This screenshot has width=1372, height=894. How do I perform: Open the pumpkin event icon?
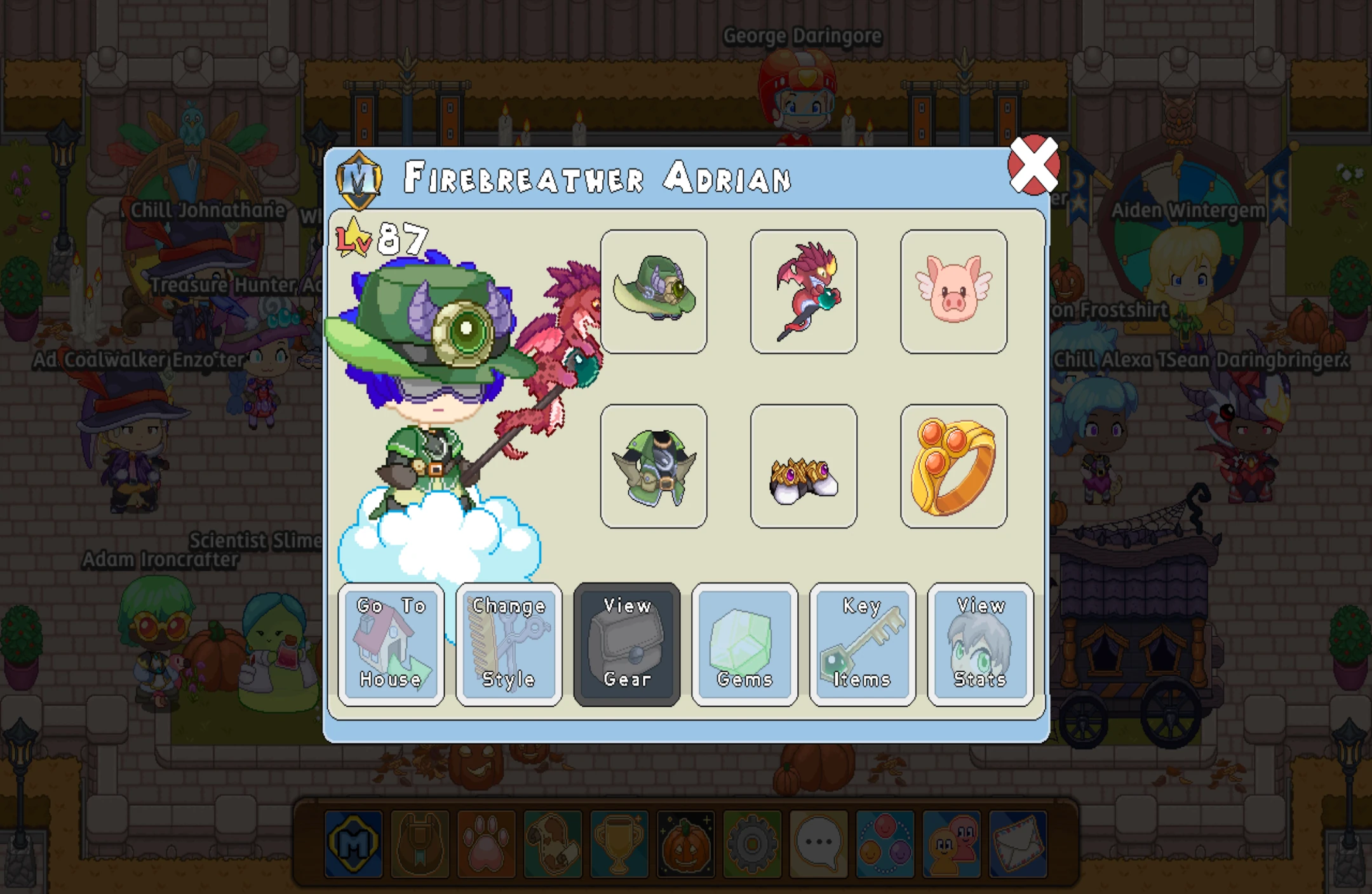pos(686,844)
